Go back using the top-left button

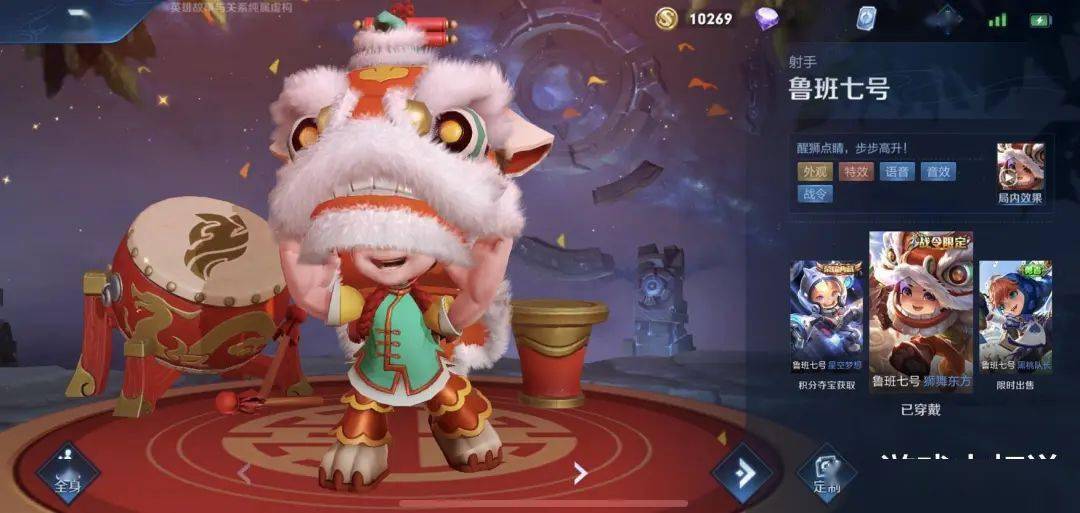[75, 17]
